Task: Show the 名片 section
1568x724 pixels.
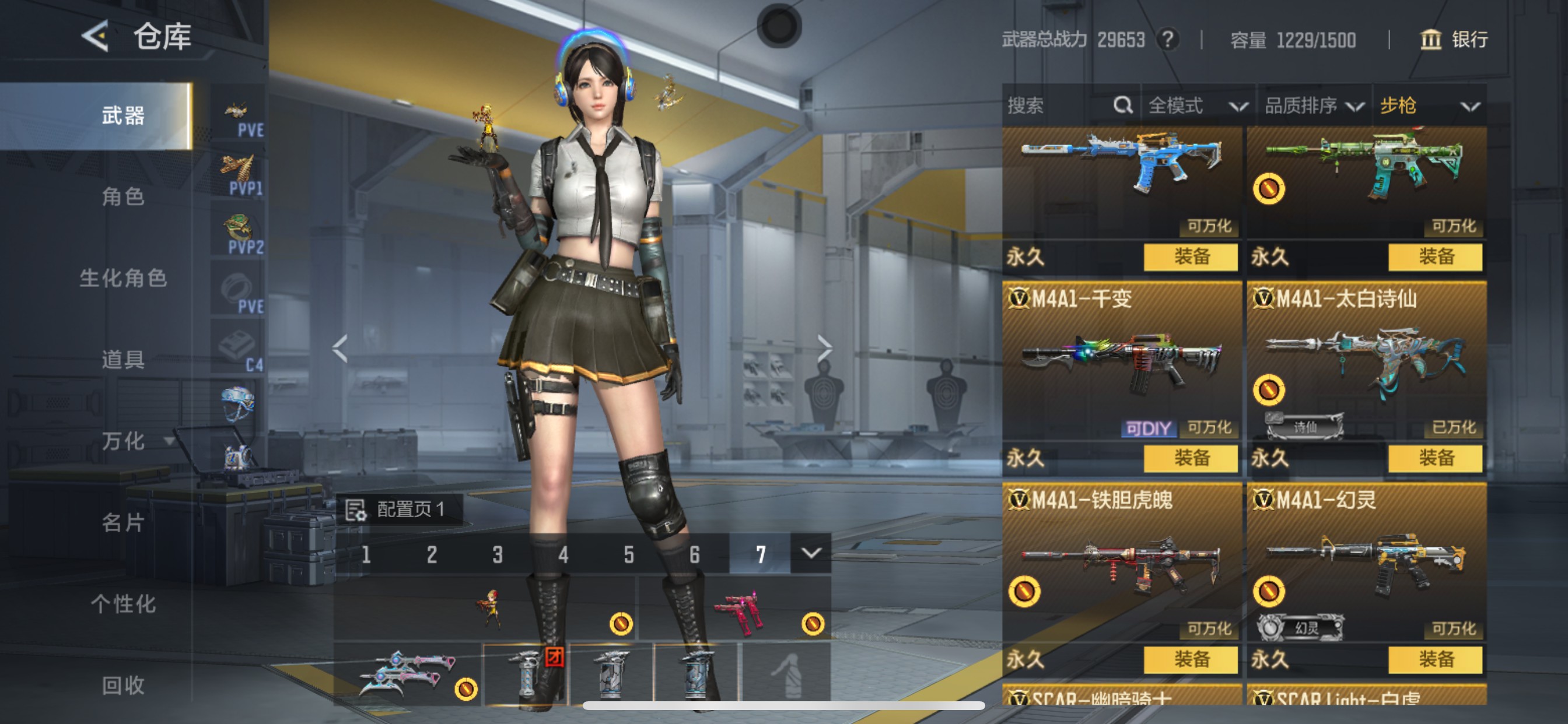Action: click(x=123, y=522)
